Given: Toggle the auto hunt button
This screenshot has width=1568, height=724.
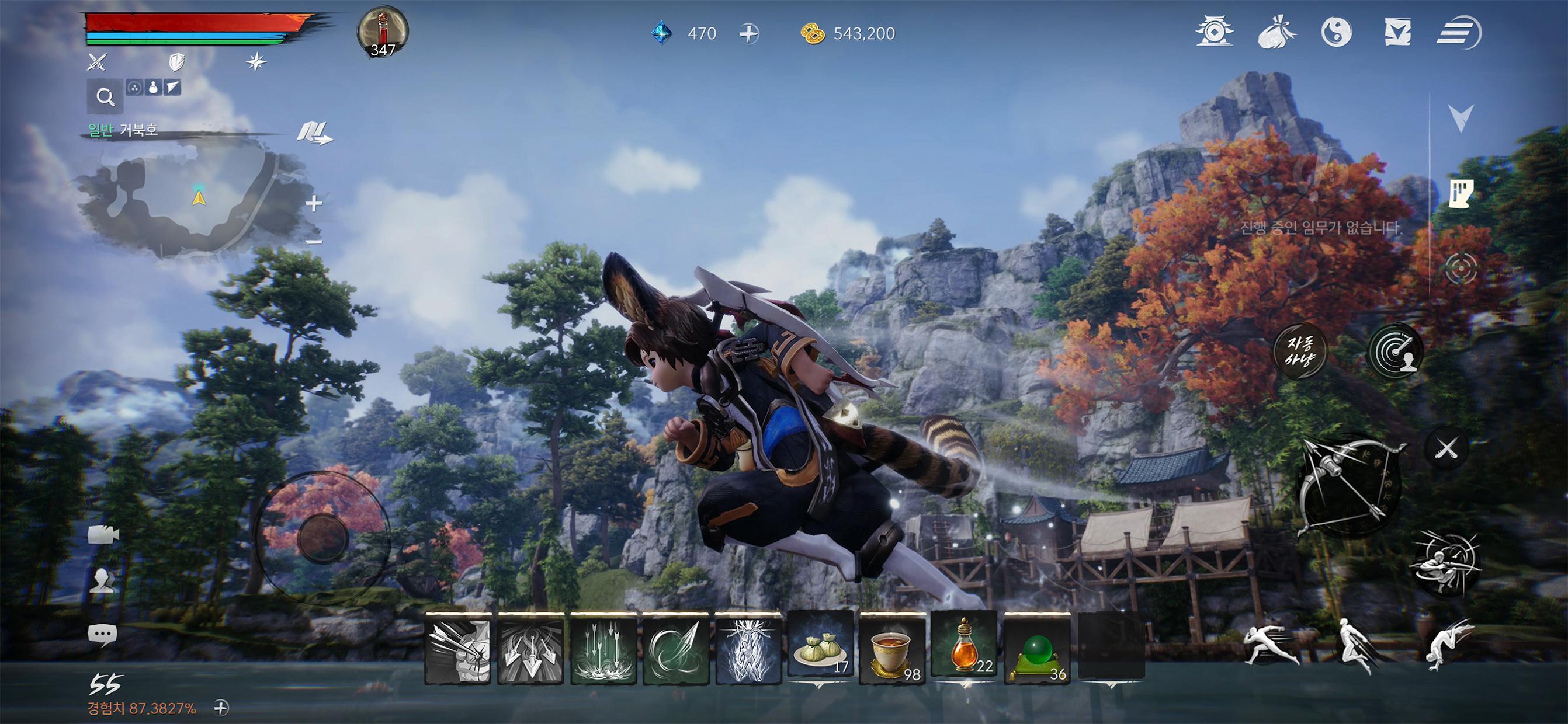Looking at the screenshot, I should pyautogui.click(x=1300, y=351).
